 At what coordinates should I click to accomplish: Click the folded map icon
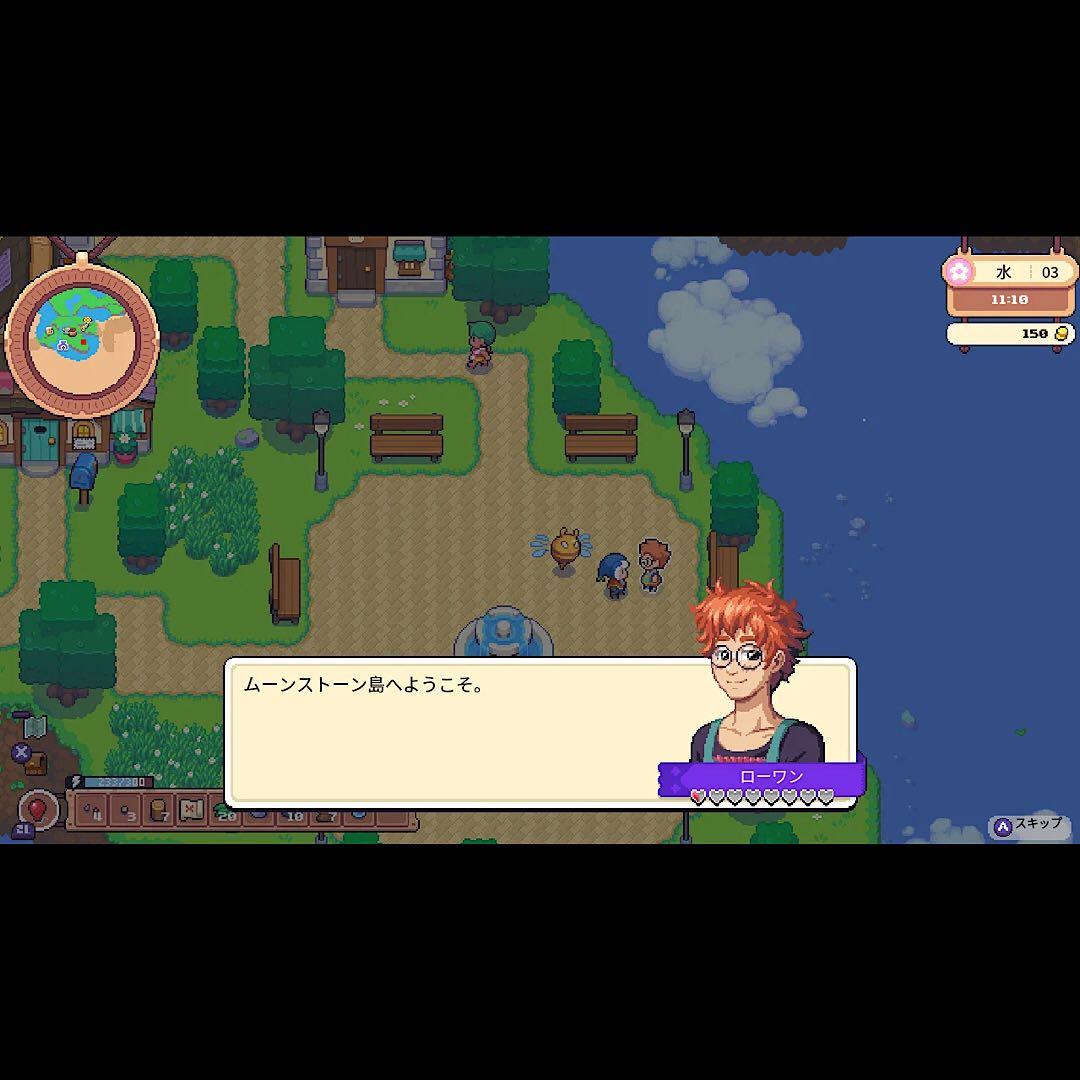(35, 725)
